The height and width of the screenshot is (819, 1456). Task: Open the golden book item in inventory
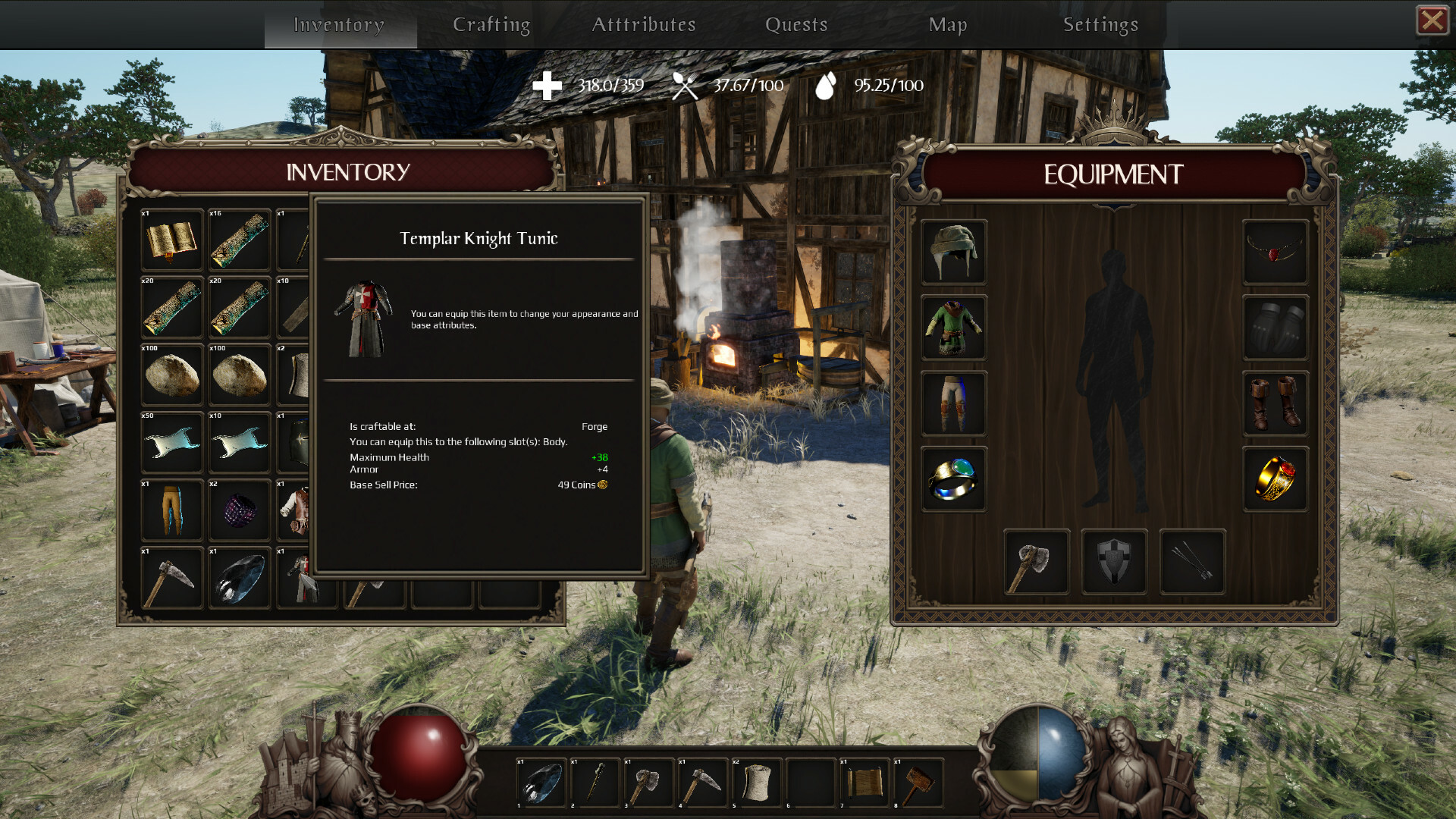(x=171, y=240)
